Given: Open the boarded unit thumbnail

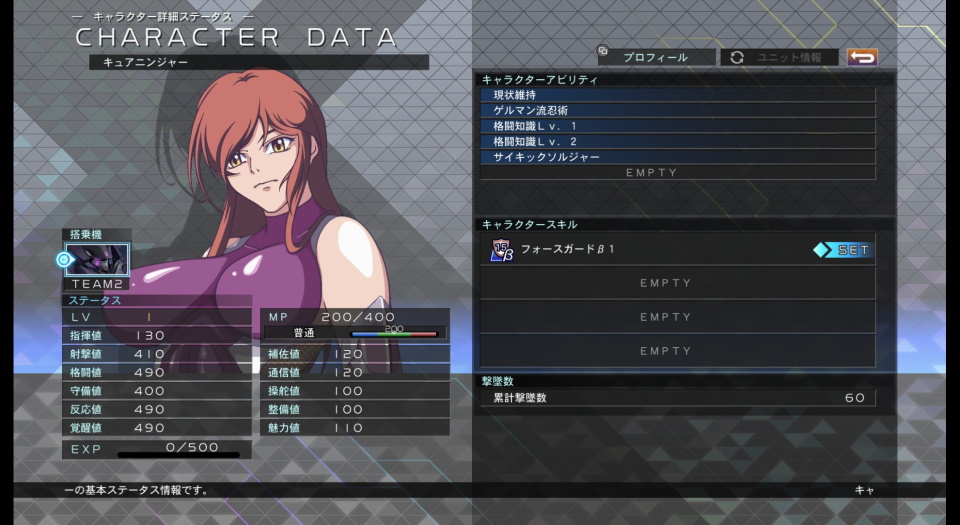Looking at the screenshot, I should (x=97, y=260).
